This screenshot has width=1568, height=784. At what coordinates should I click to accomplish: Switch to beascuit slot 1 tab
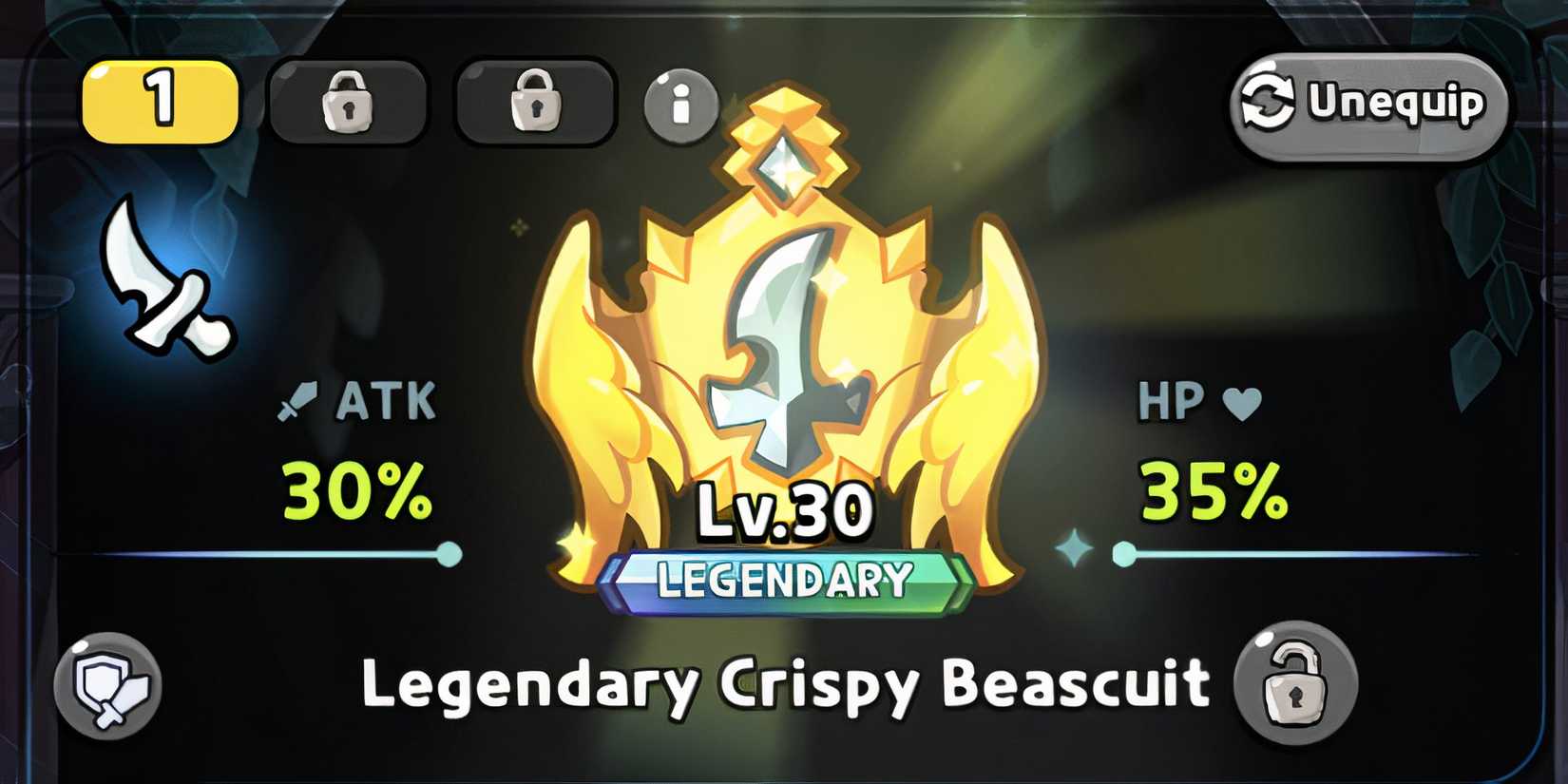(x=160, y=103)
